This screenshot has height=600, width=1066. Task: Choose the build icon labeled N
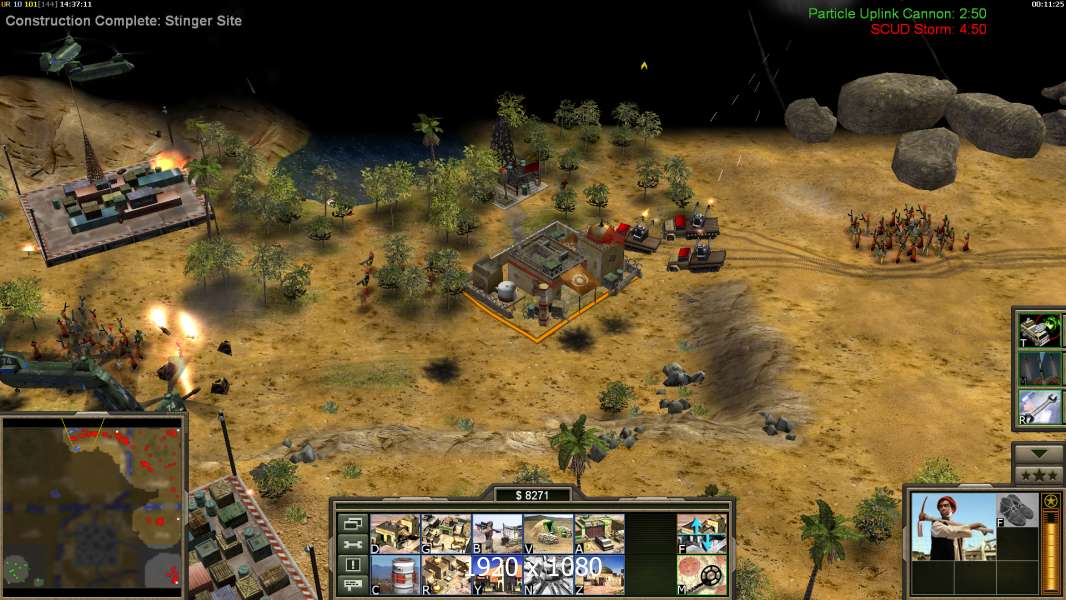pos(548,574)
